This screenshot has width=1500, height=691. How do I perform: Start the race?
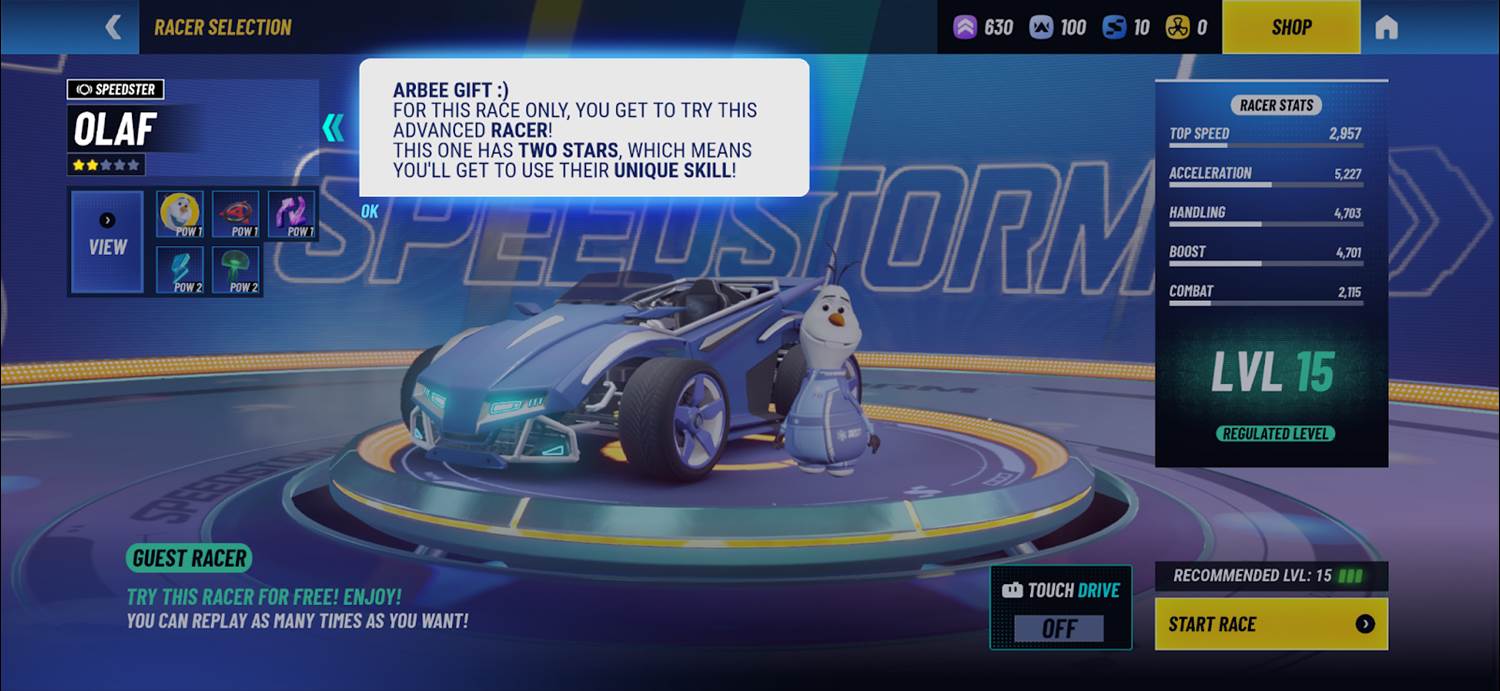1271,624
